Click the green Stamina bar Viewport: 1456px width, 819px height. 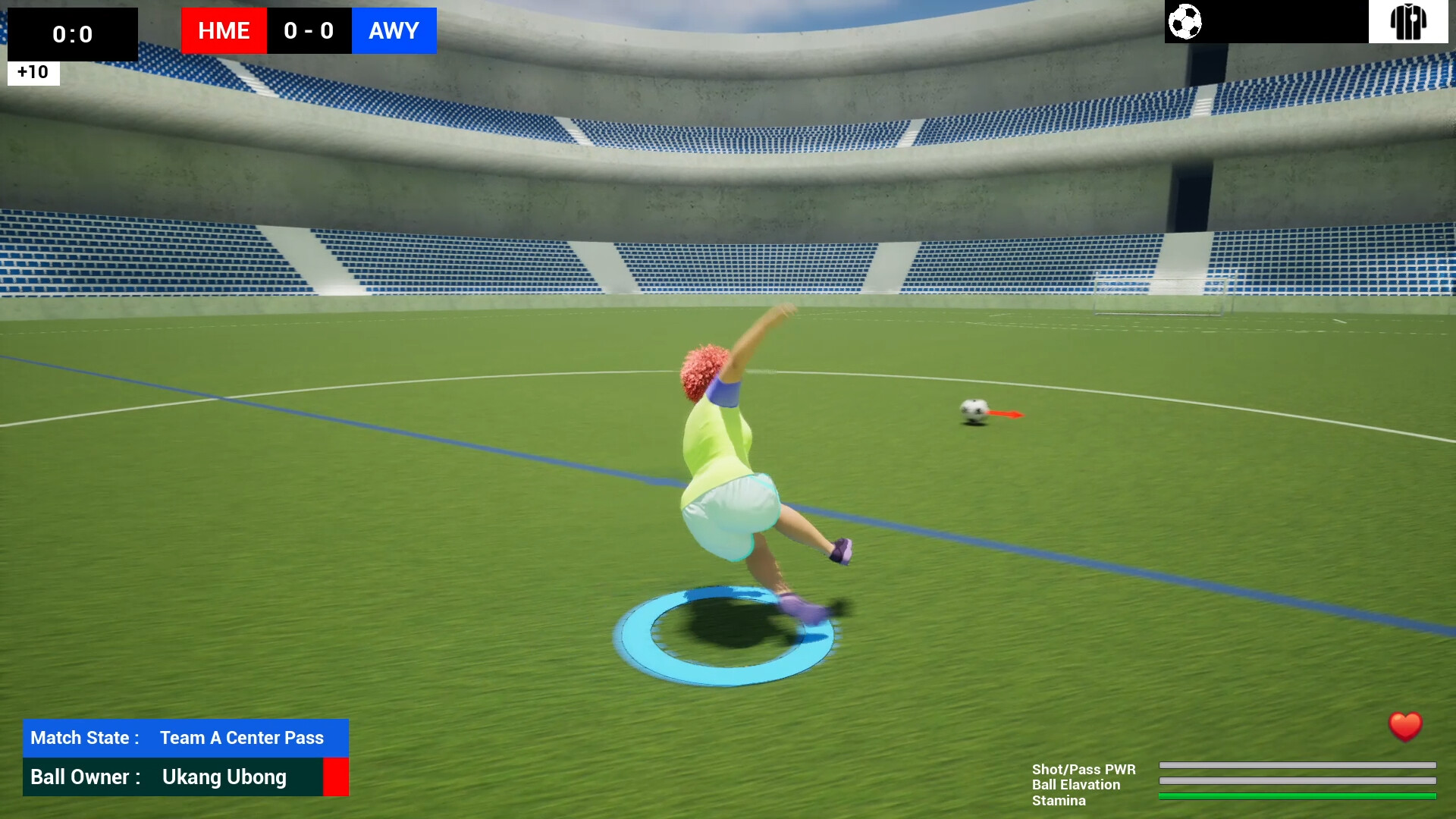(1298, 797)
